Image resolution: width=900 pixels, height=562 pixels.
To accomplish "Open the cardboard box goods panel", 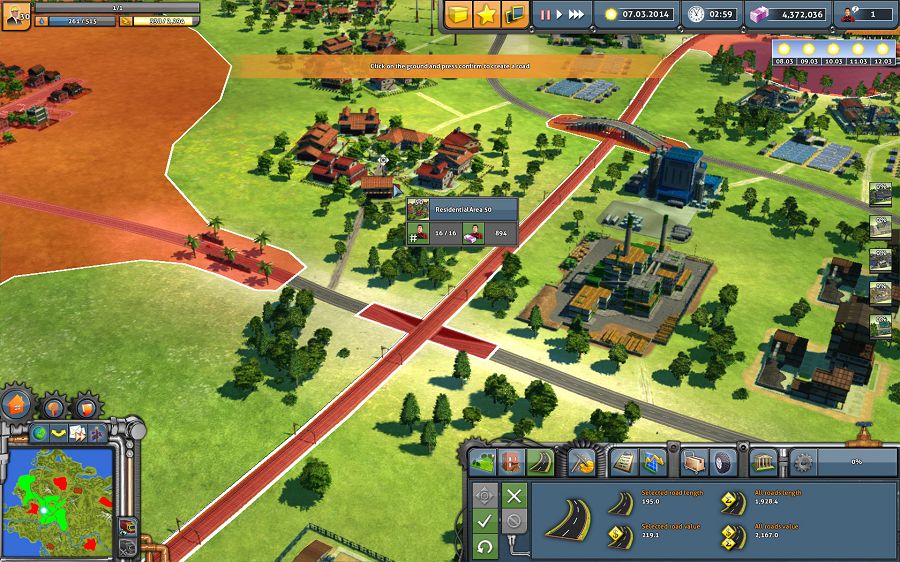I will click(695, 462).
